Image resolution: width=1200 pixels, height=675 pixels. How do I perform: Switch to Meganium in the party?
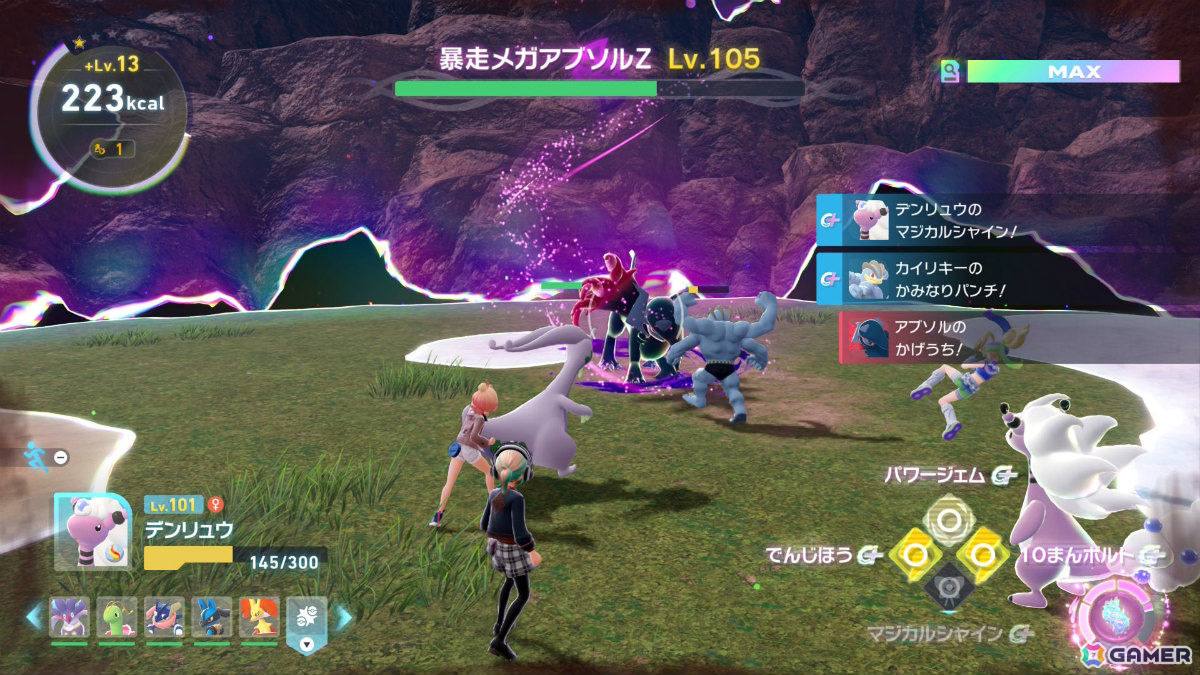117,618
